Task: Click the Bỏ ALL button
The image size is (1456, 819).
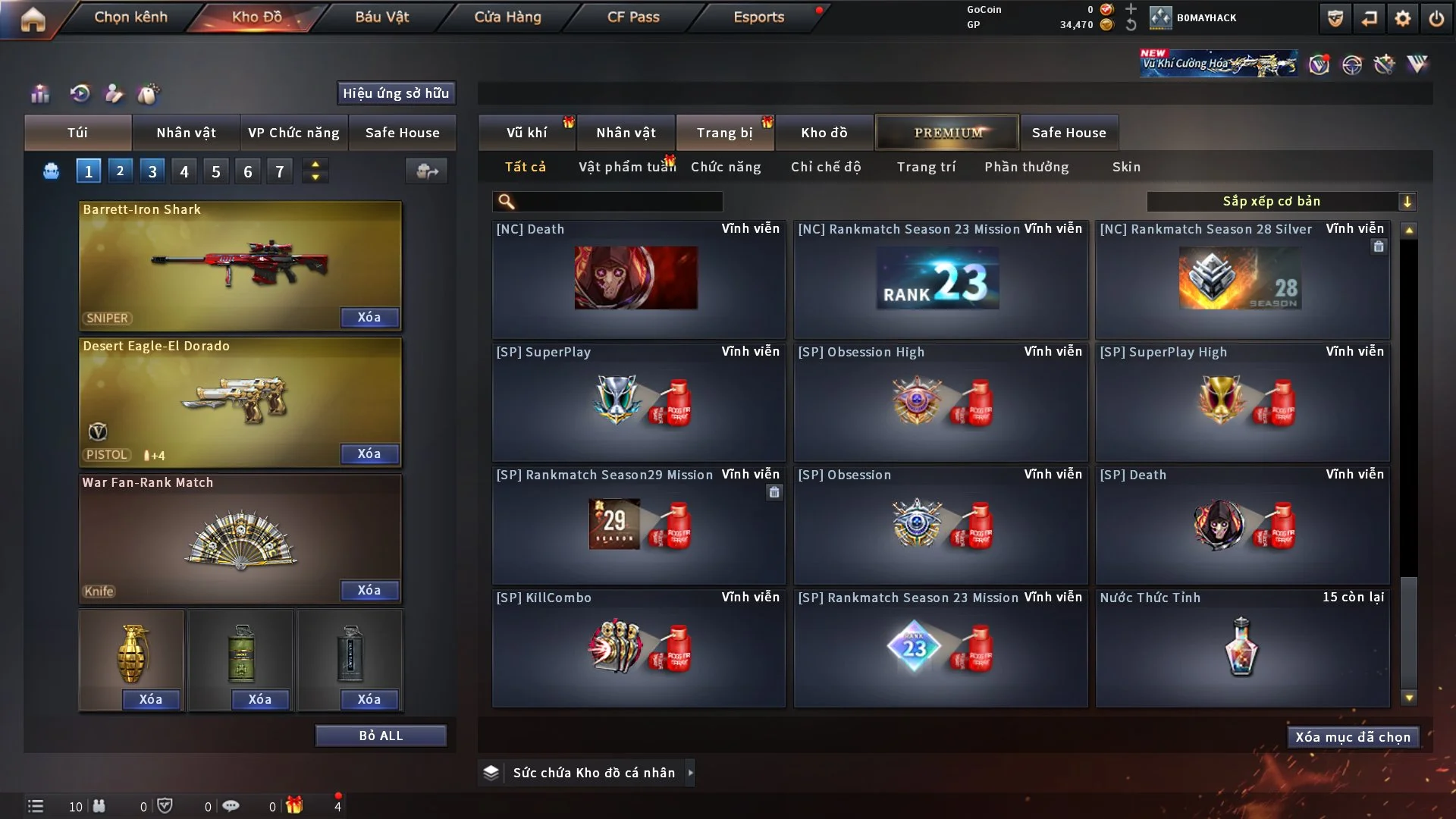Action: click(381, 736)
